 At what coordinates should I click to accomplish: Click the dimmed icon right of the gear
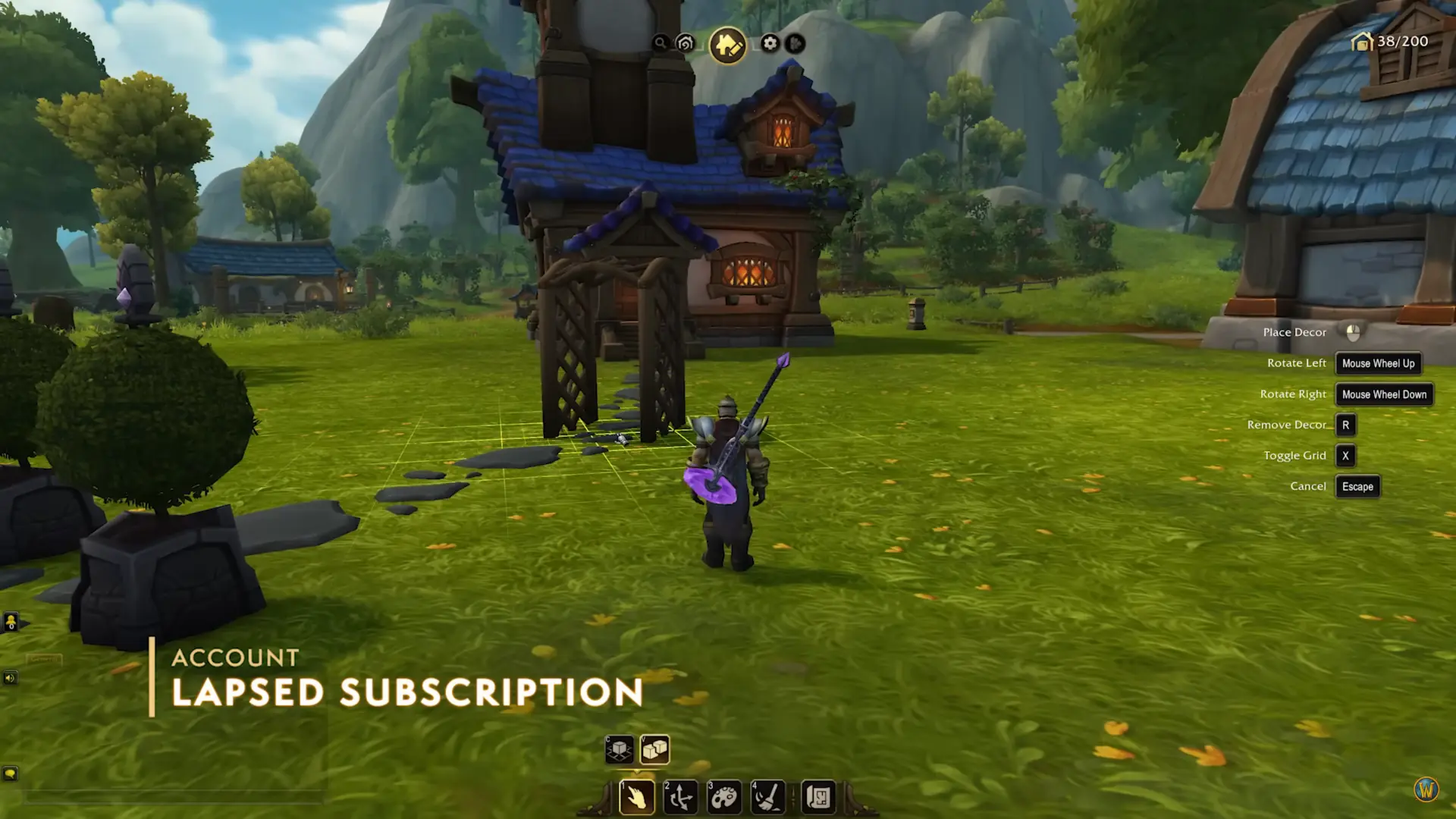[x=795, y=43]
